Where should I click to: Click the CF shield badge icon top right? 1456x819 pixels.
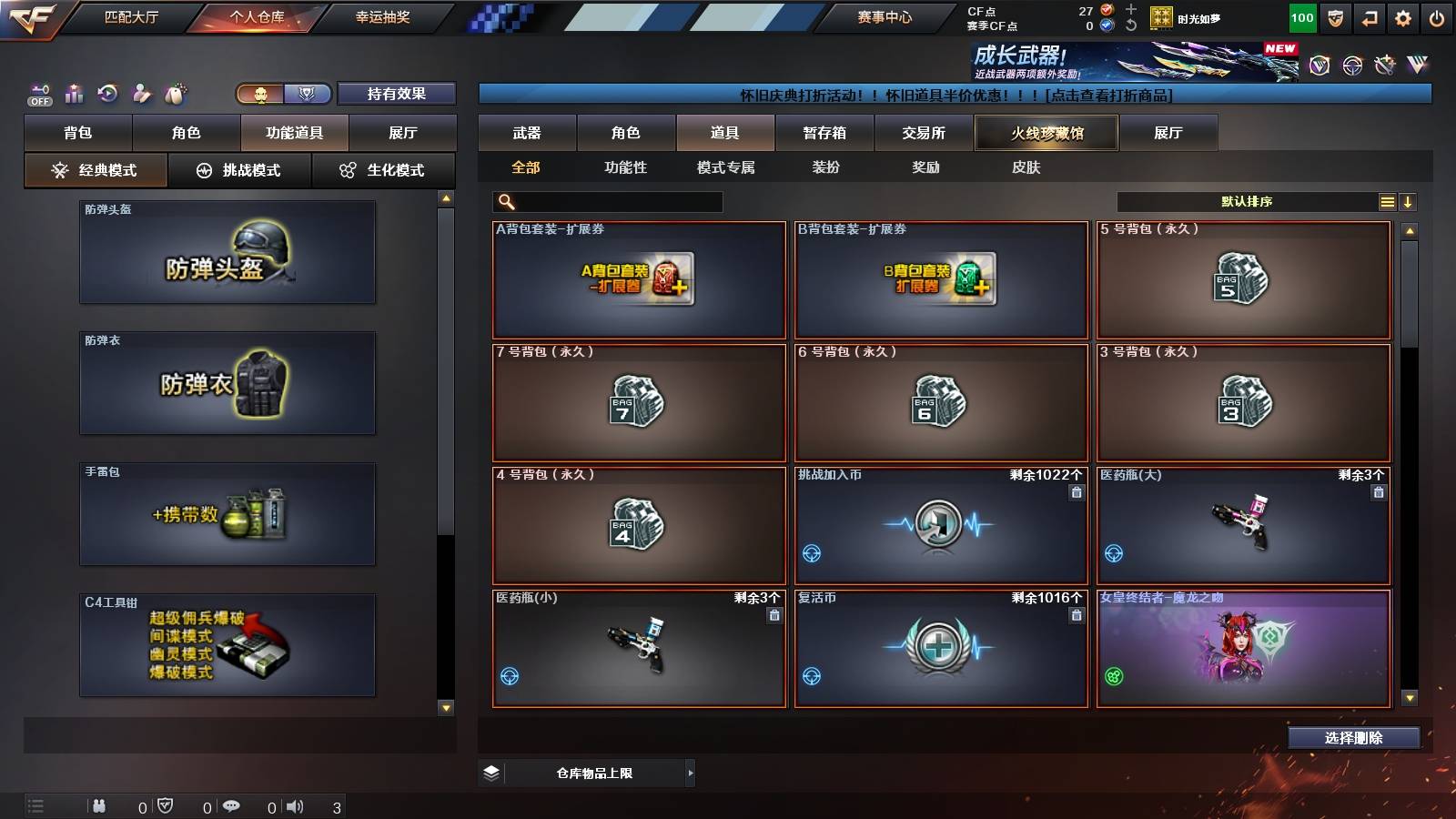(1335, 16)
